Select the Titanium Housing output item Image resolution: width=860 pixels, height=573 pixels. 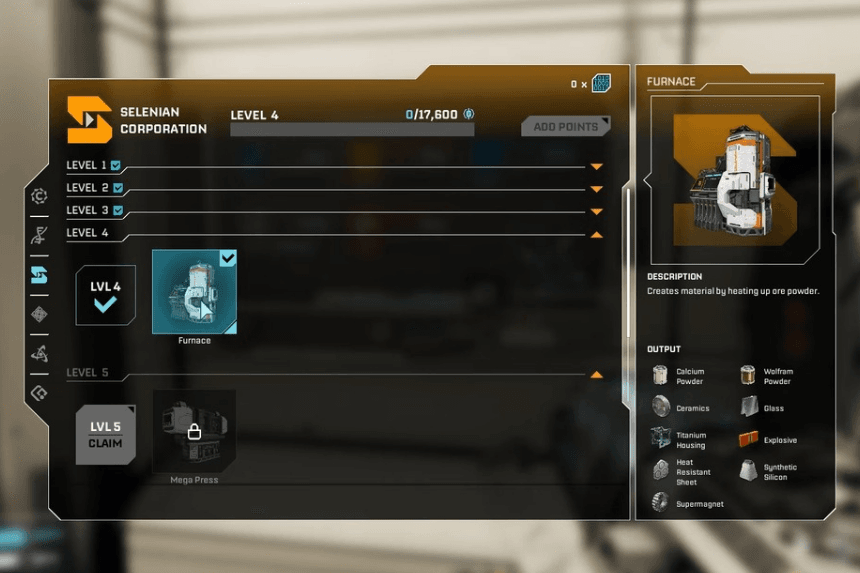point(680,440)
